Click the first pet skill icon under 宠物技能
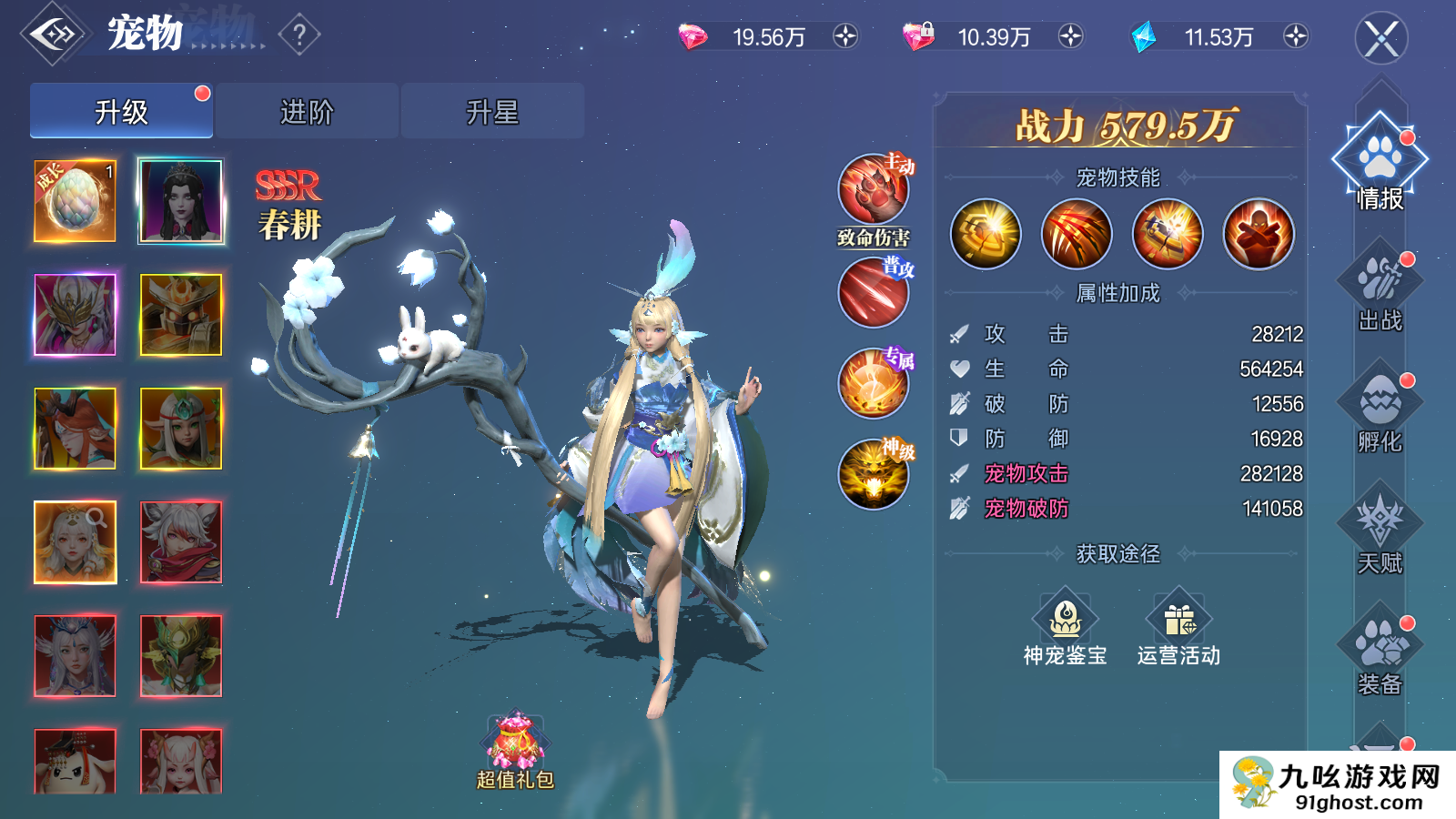This screenshot has width=1456, height=819. coord(986,234)
